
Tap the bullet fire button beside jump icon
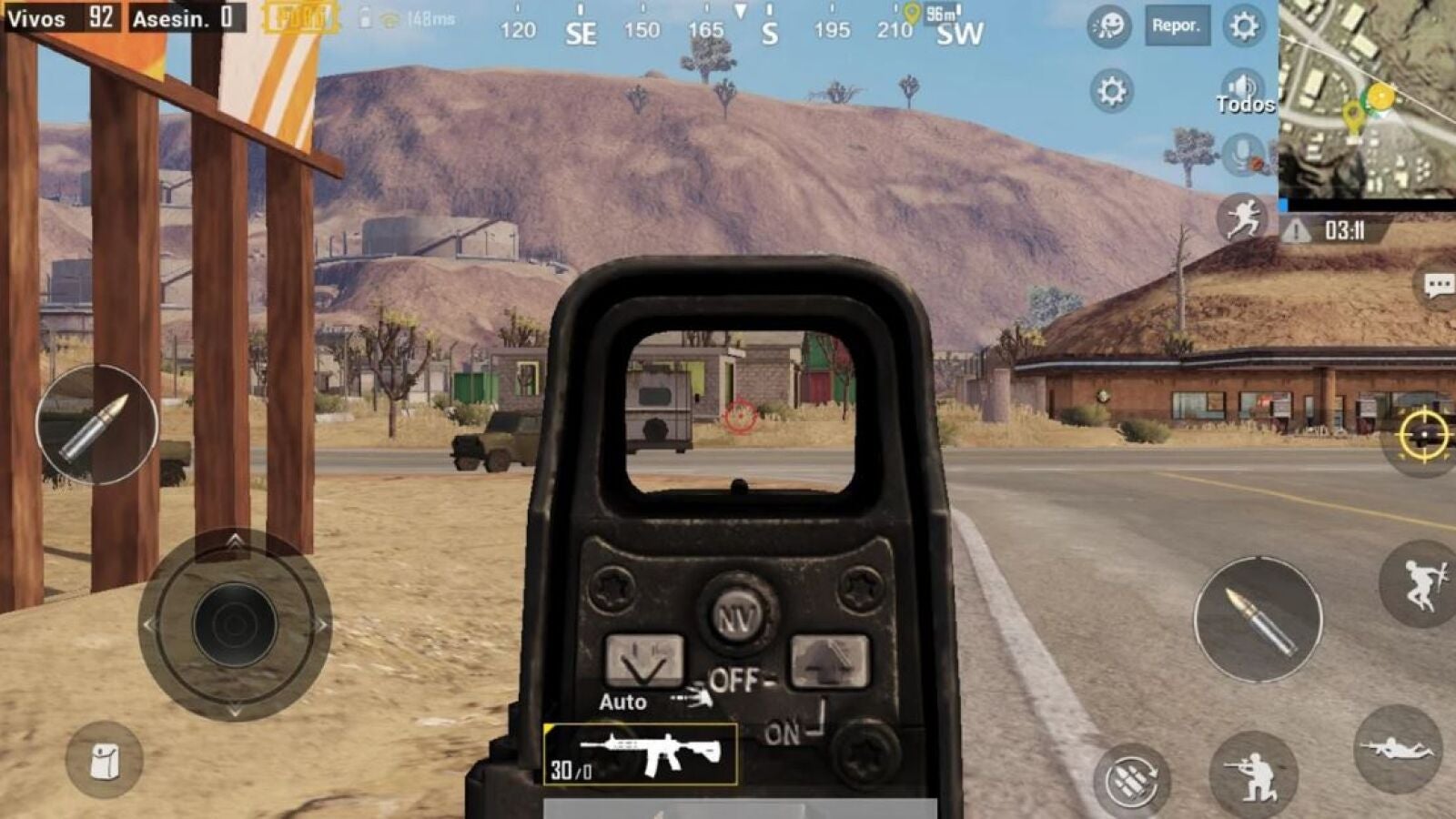click(x=1258, y=620)
